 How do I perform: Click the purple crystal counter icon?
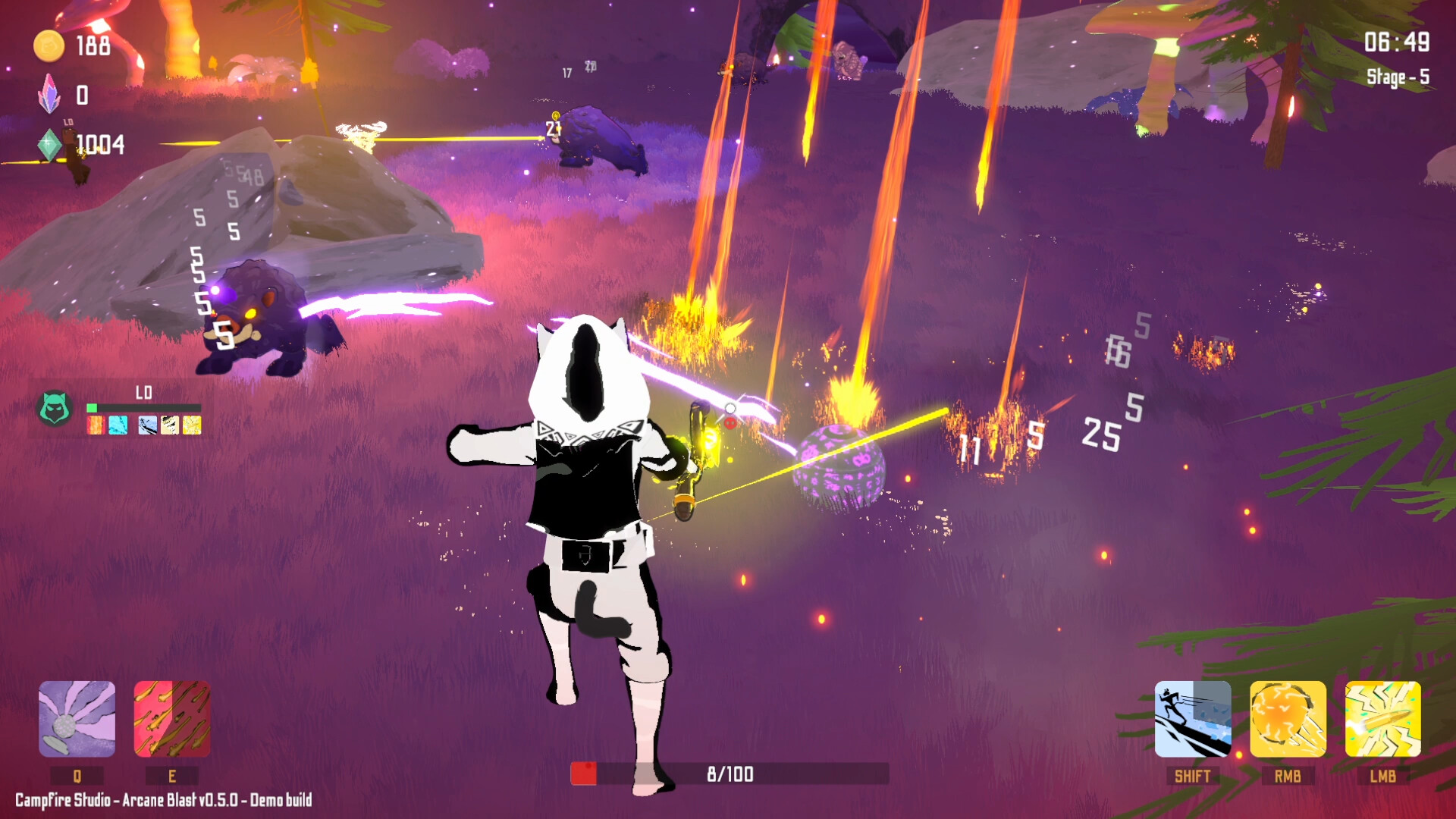(49, 96)
